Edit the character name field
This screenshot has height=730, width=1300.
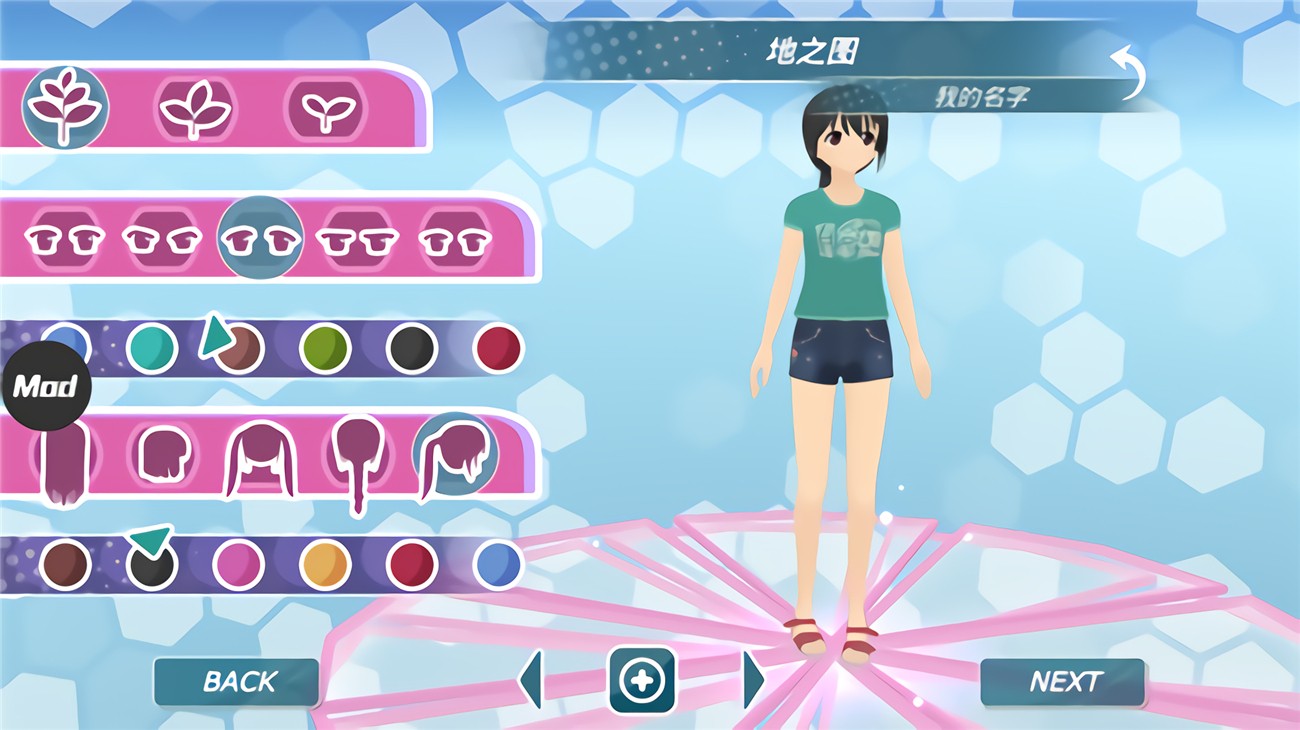(980, 97)
